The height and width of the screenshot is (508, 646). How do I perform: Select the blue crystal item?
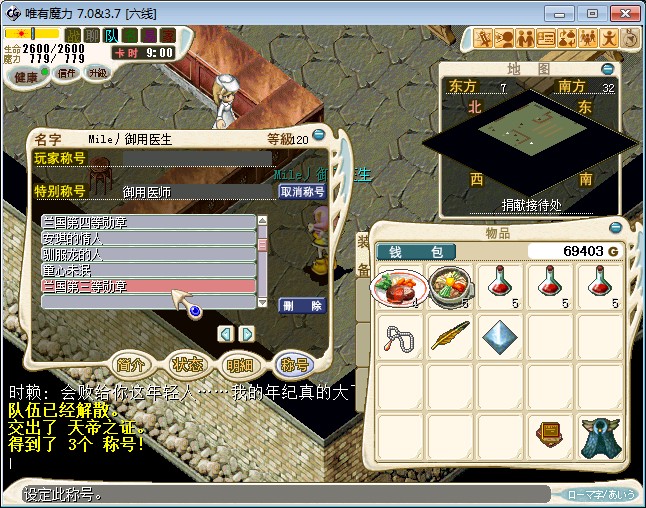click(500, 337)
